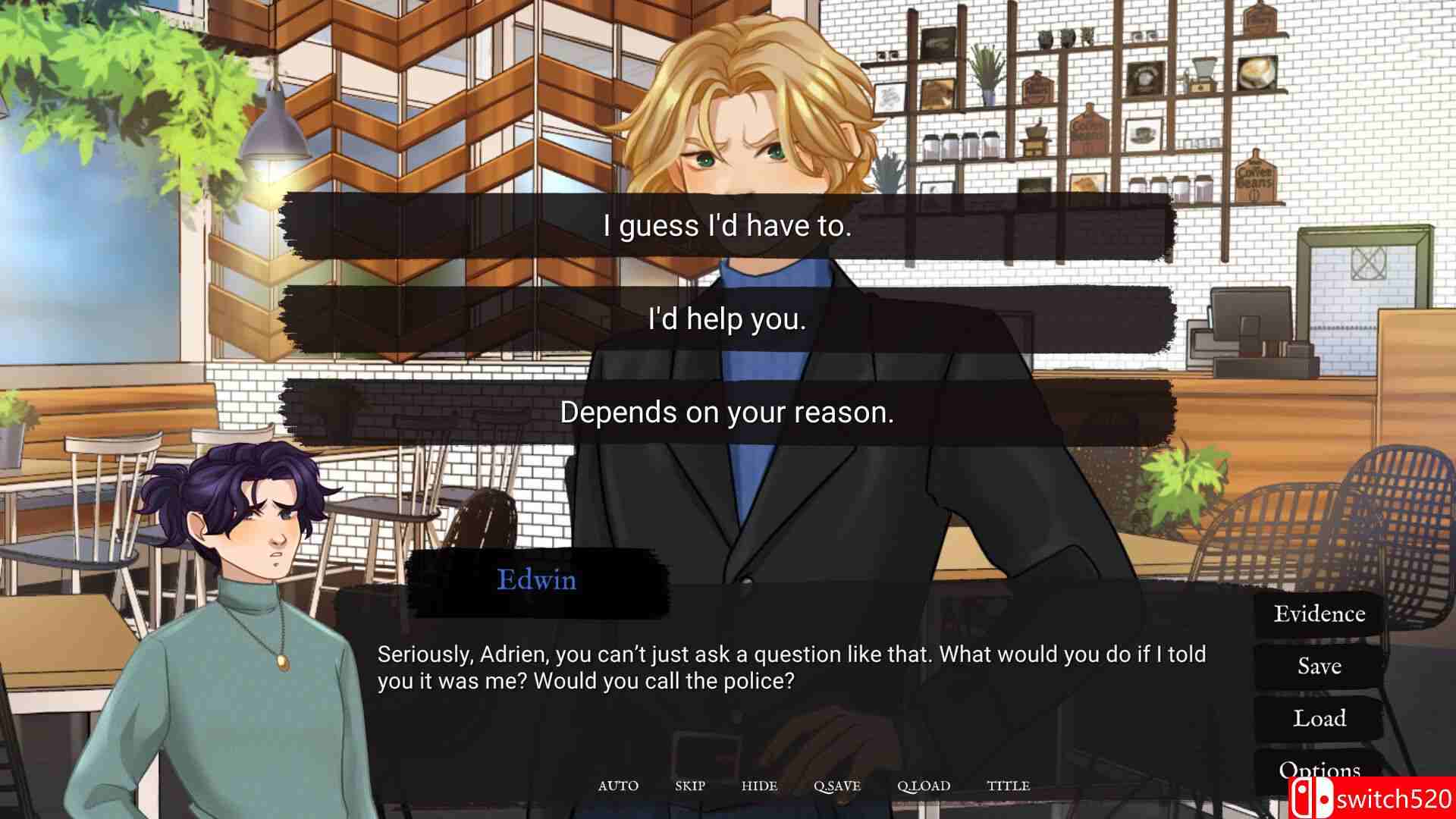Hide the dialogue box using HIDE

tap(760, 786)
